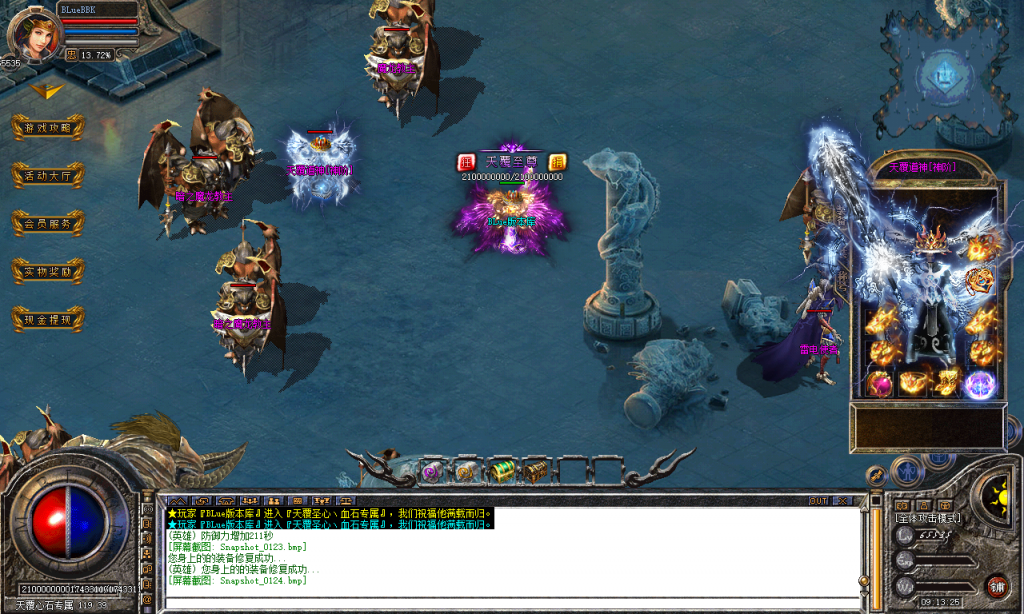Choose the 现金提现 cash withdrawal button
Screen dimensions: 1024x614
click(48, 319)
